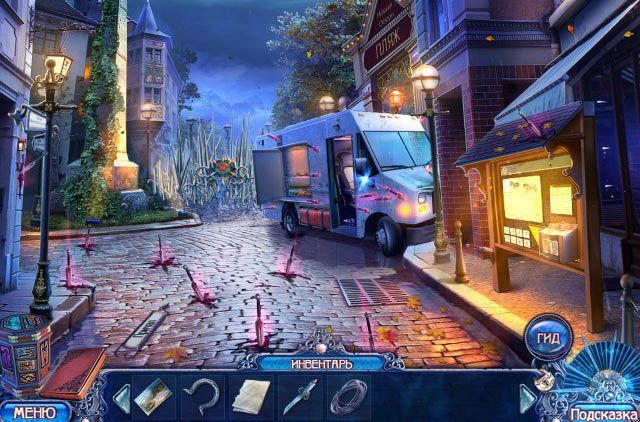Select the photo card inventory item
This screenshot has width=640, height=422.
[155, 396]
